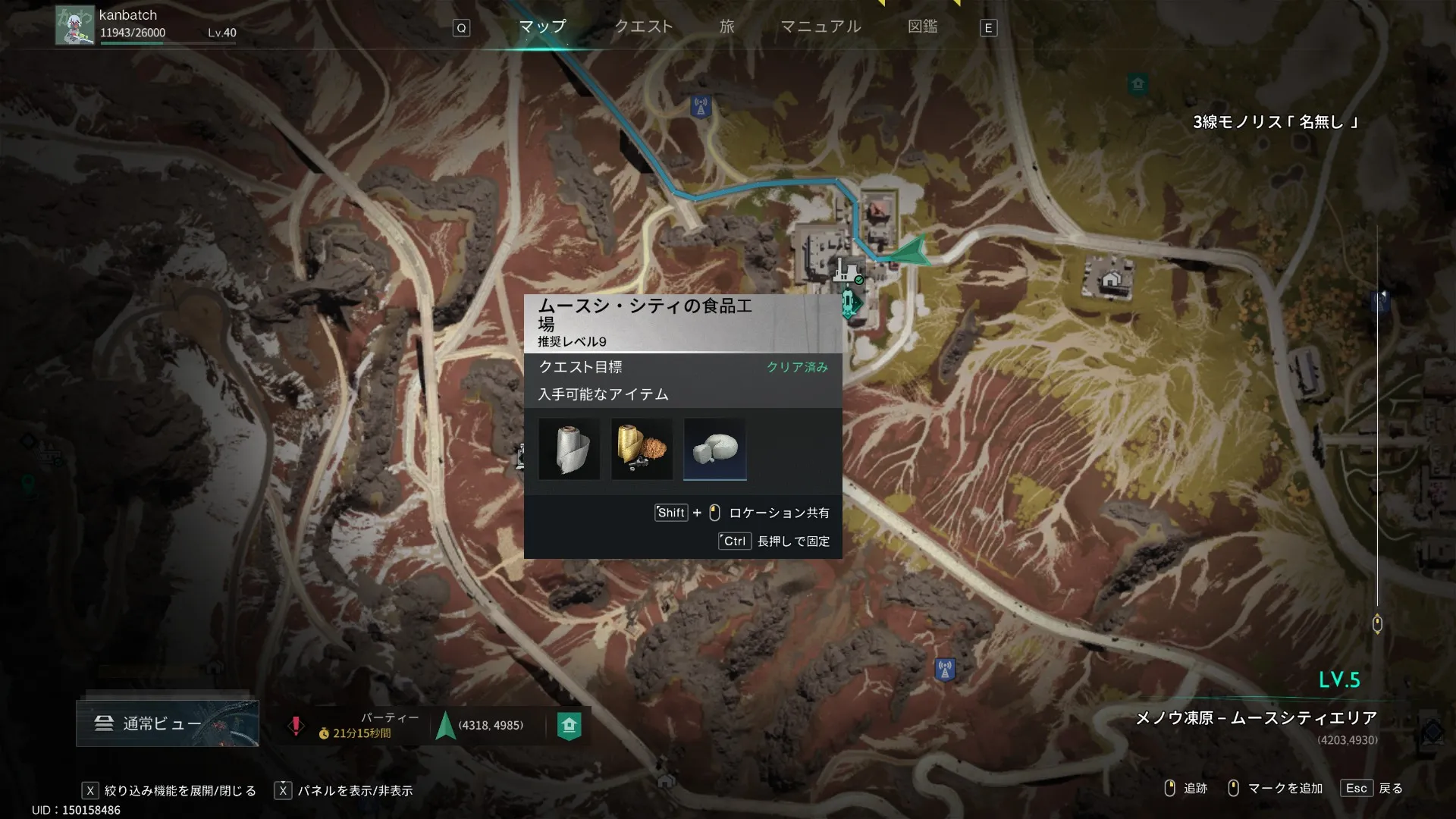
Task: Switch to the クエスト tab
Action: click(643, 27)
